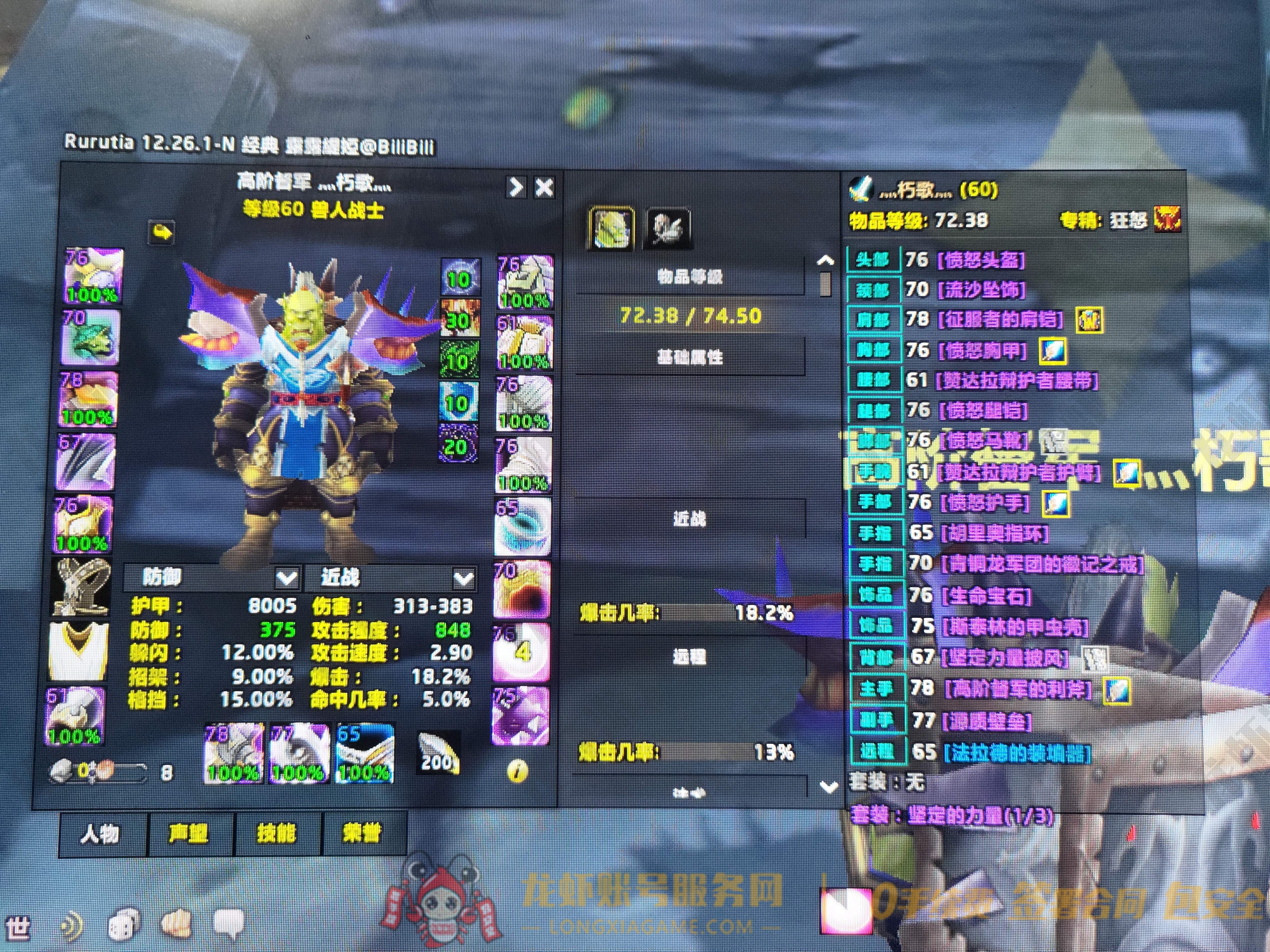Select the 荣誉 honor tab
Screen dimensions: 1270x952
click(x=363, y=833)
